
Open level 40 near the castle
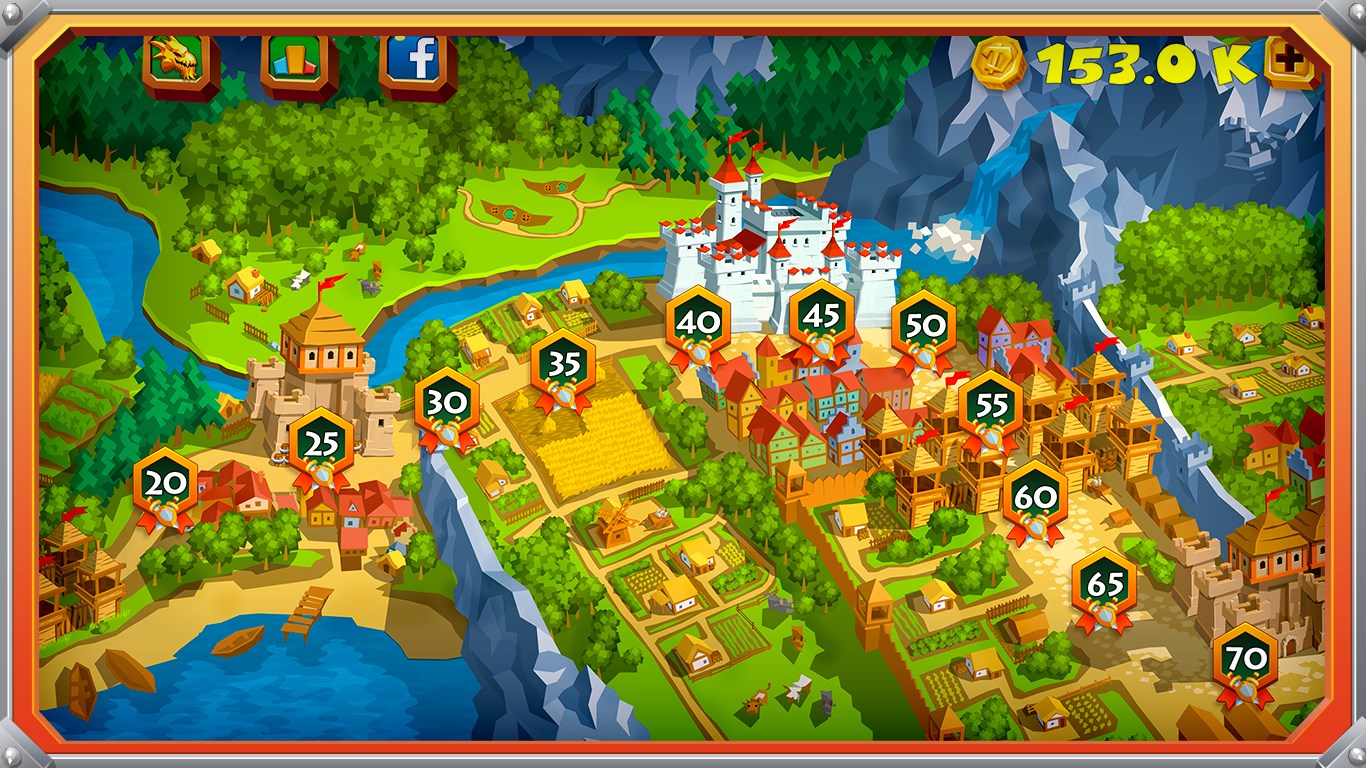698,324
